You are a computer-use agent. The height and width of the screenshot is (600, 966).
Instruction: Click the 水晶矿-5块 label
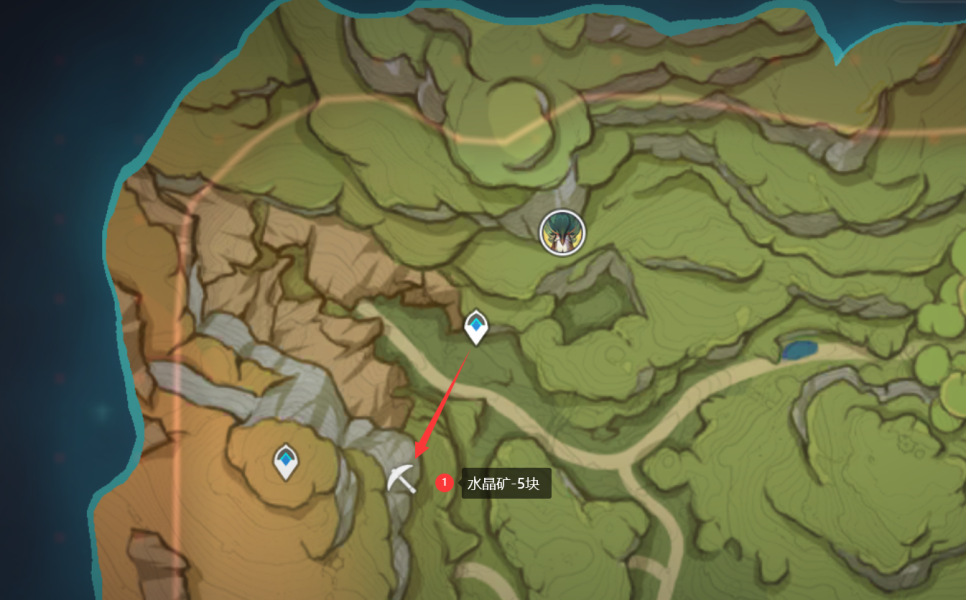point(504,484)
